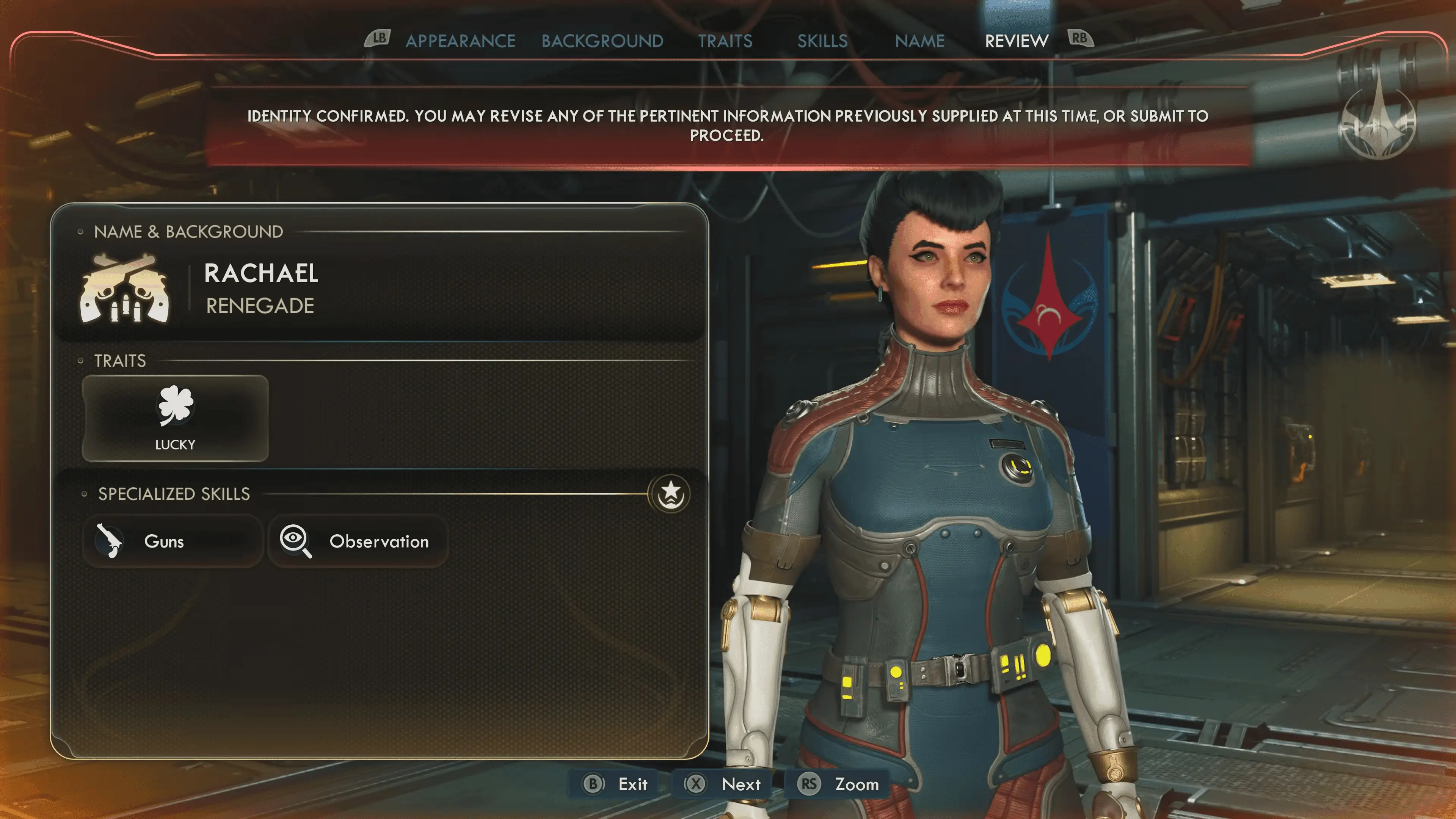Choose the Lucky trait tile
Image resolution: width=1456 pixels, height=819 pixels.
pos(175,418)
